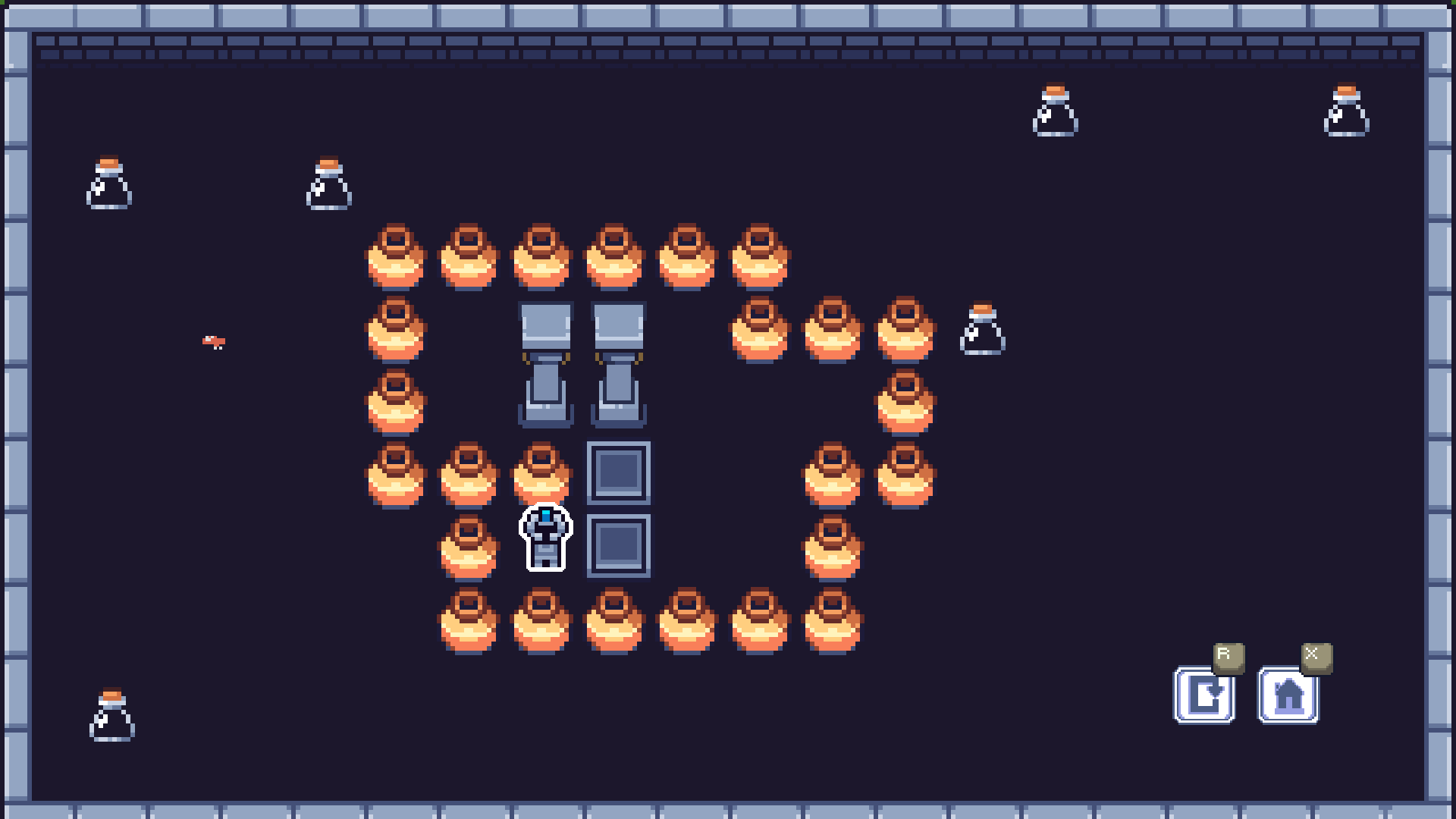Click the rightmost pot in the bottom row

tap(833, 620)
